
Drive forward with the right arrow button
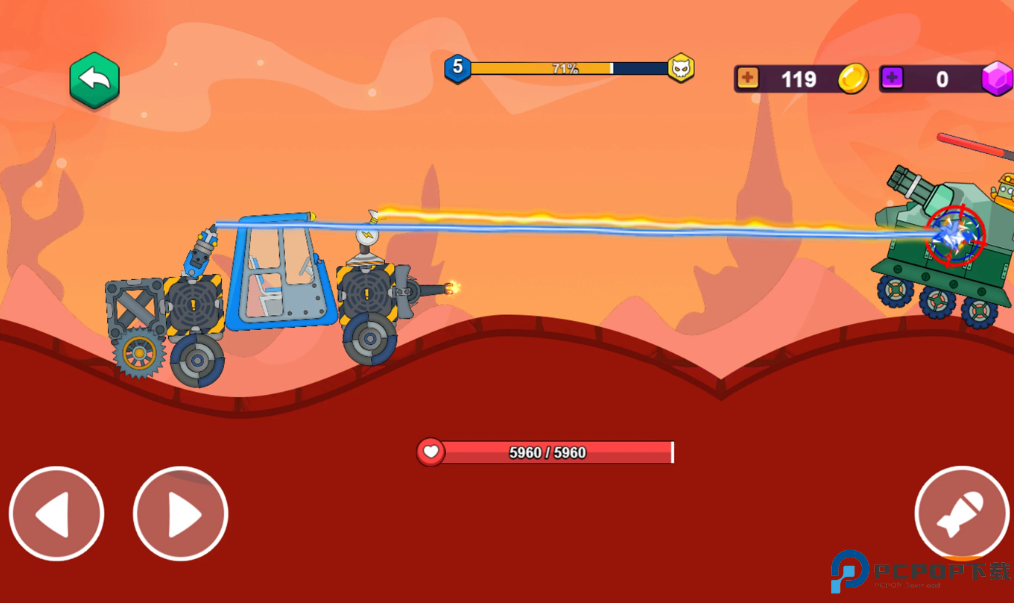[181, 514]
